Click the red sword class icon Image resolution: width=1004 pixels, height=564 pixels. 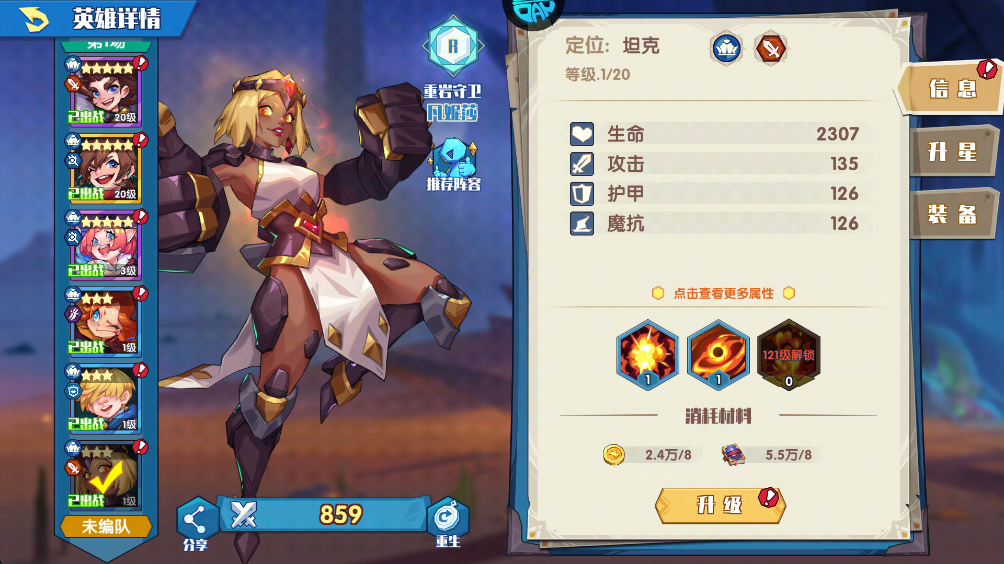(769, 47)
